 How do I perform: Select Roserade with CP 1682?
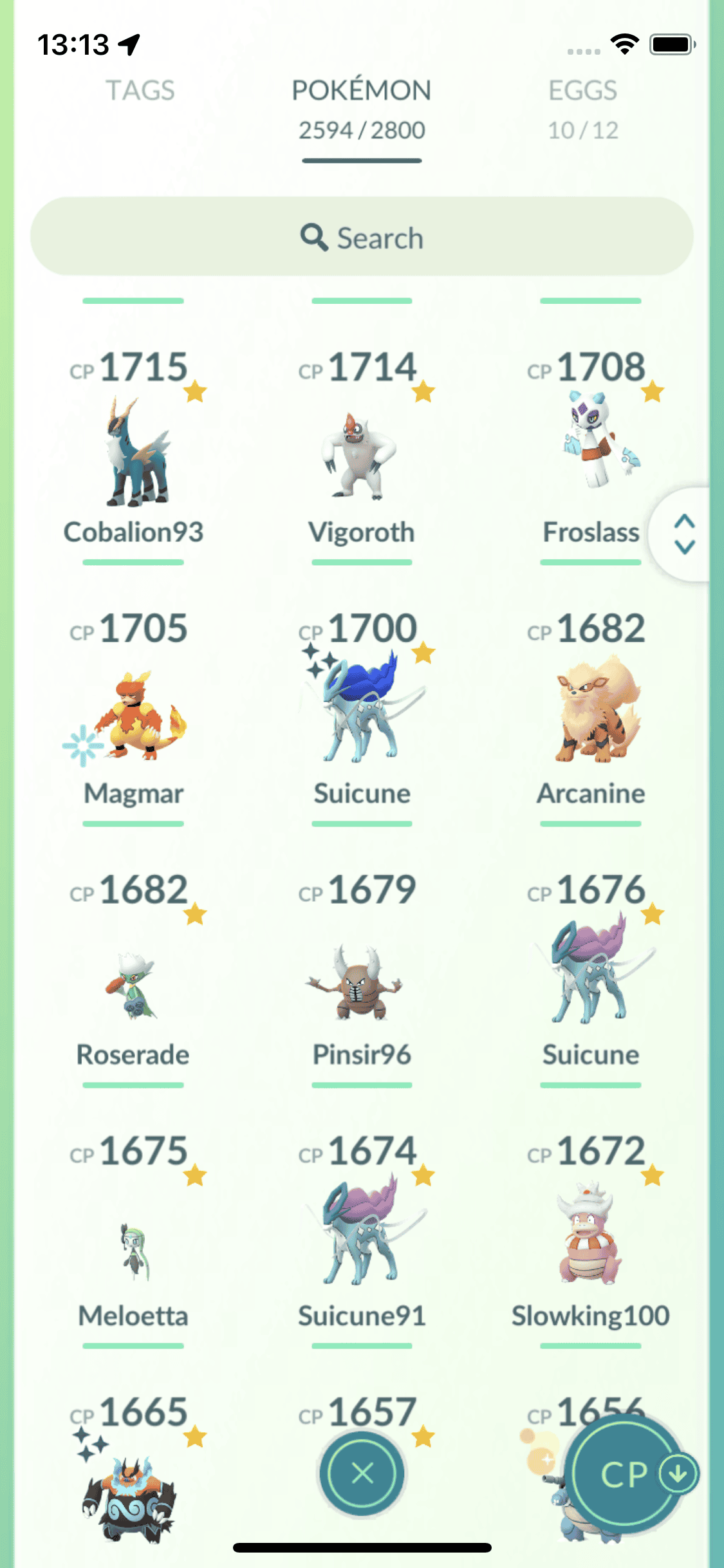point(134,982)
